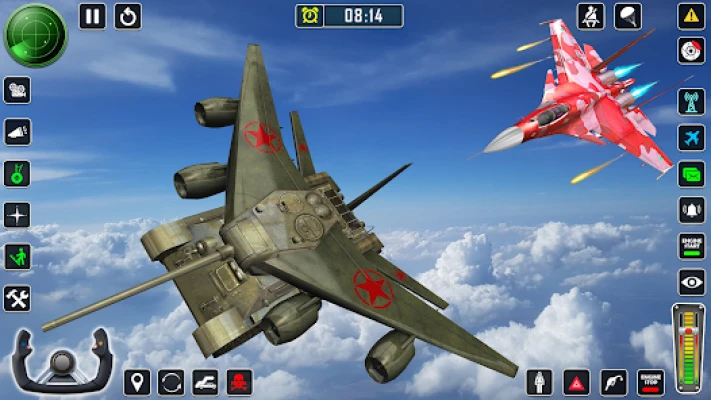Tap the flight yoke steering control
Viewport: 711px width, 400px height.
(61, 362)
